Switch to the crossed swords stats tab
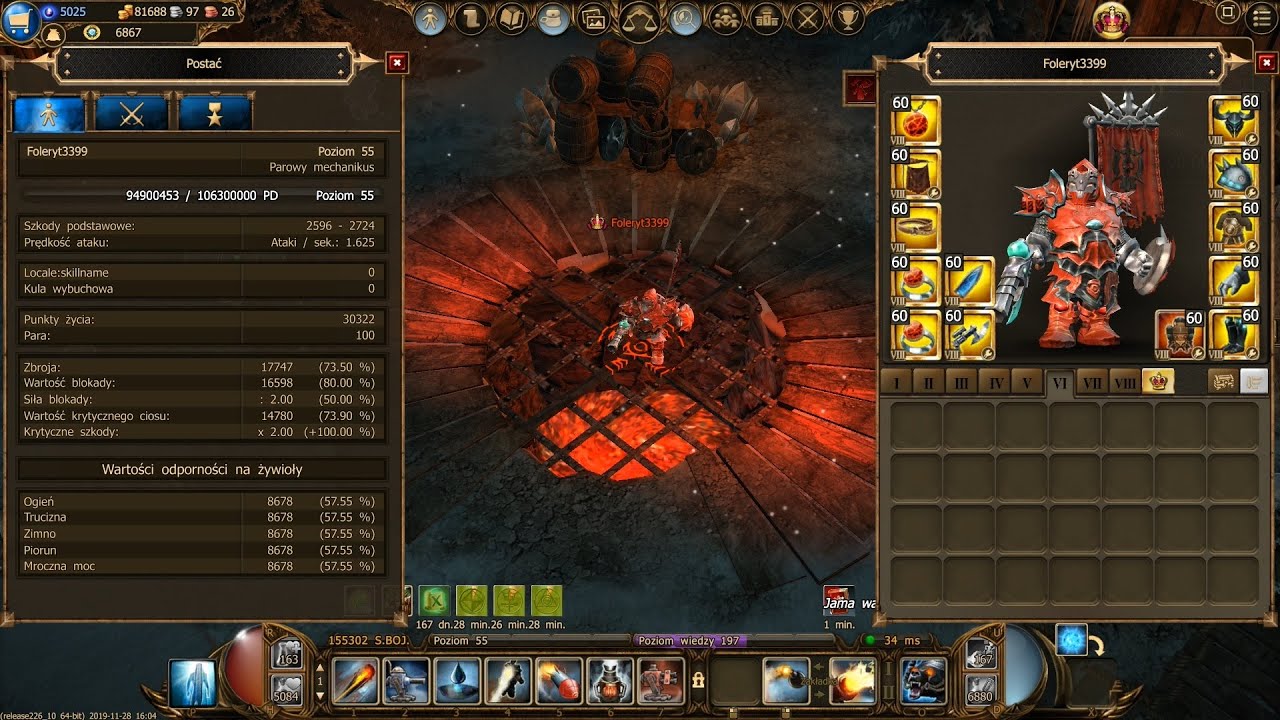 [x=132, y=114]
